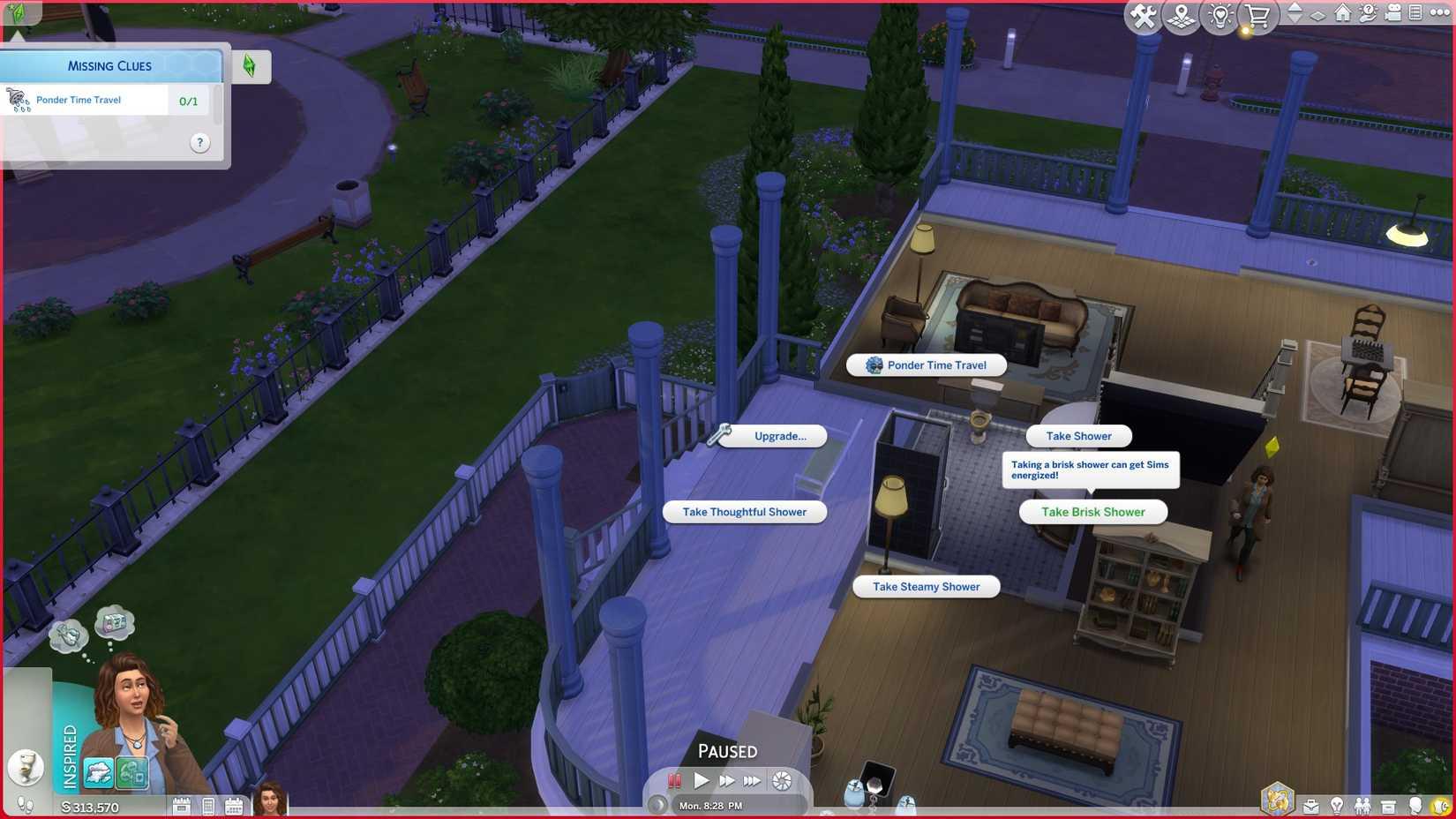Click the Take Brisk Shower option
Image resolution: width=1456 pixels, height=819 pixels.
click(1092, 512)
